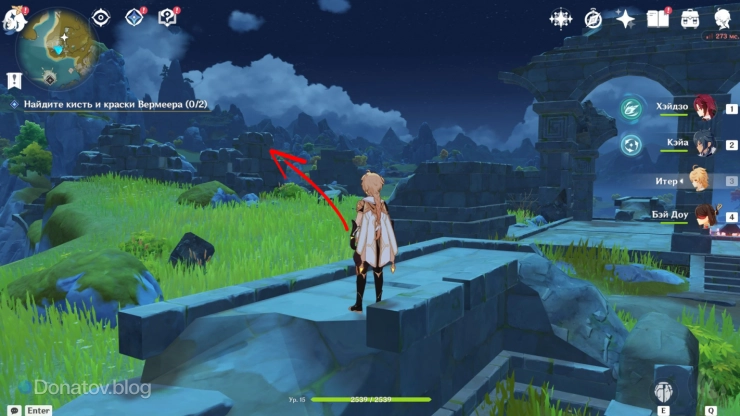Select the Vermeer brush and paints quest tracker
Image resolution: width=740 pixels, height=416 pixels.
(x=108, y=104)
